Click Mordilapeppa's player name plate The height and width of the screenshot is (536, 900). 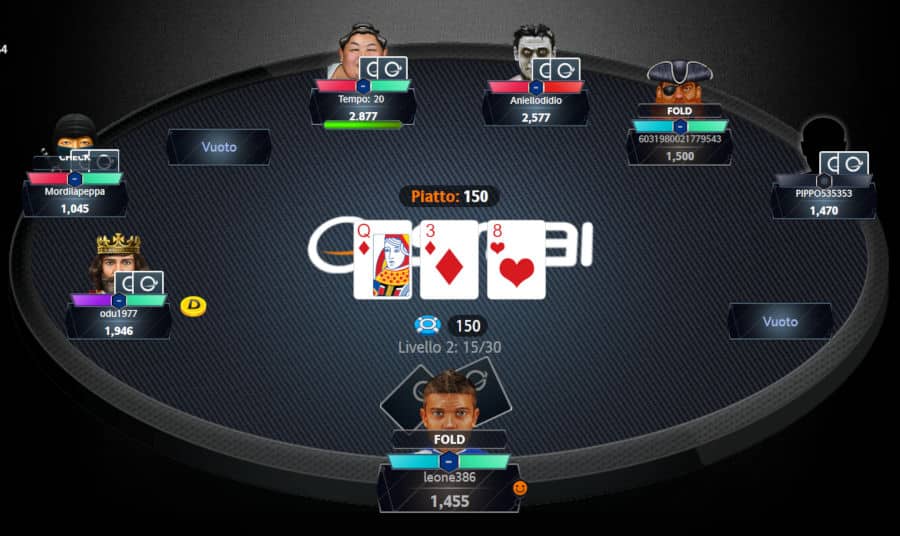point(75,199)
